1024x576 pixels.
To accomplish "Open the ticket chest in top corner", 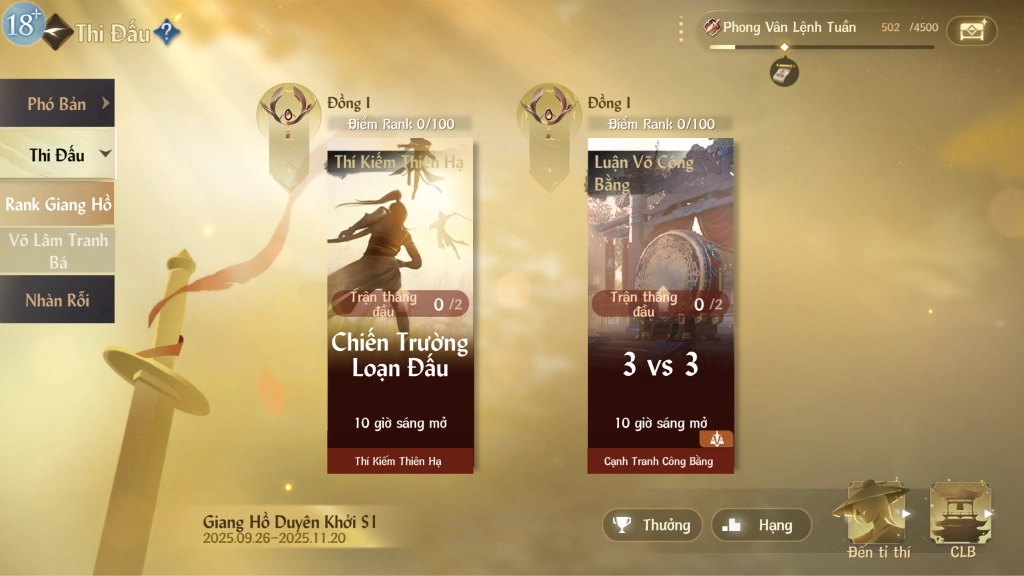I will point(971,30).
